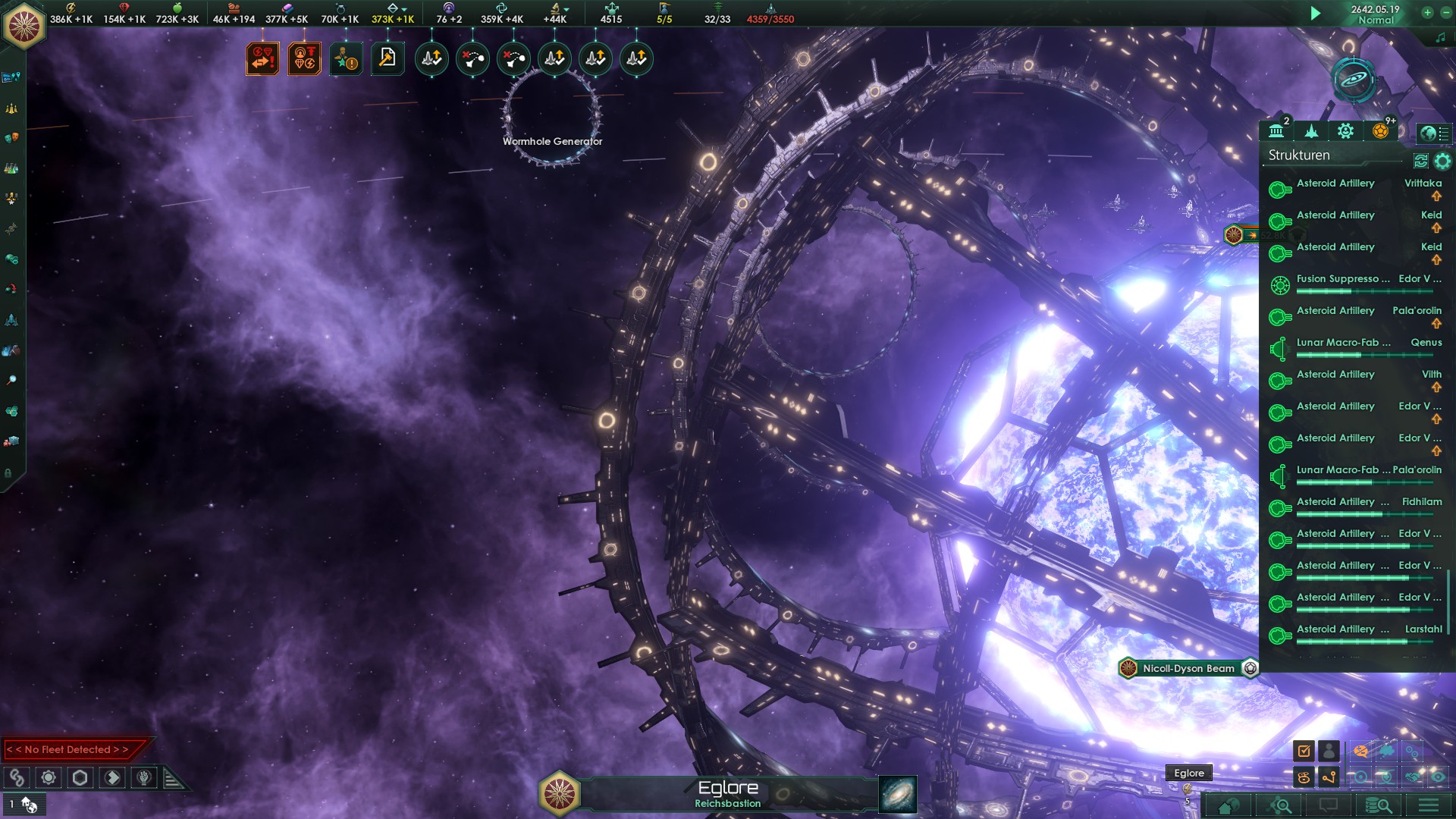Refresh the Strukturen list

pos(1421,161)
